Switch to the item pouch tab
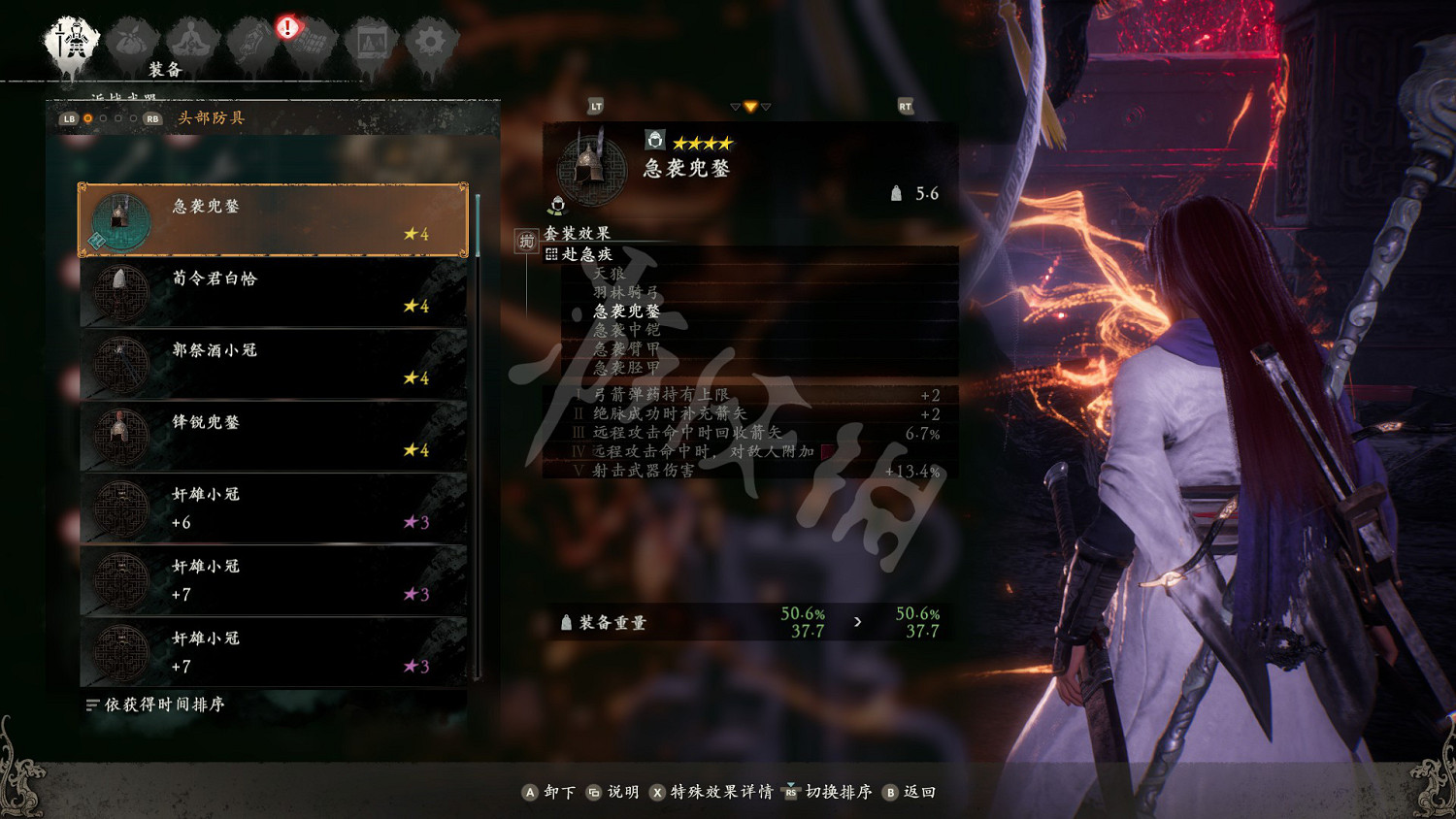This screenshot has width=1456, height=819. click(132, 44)
